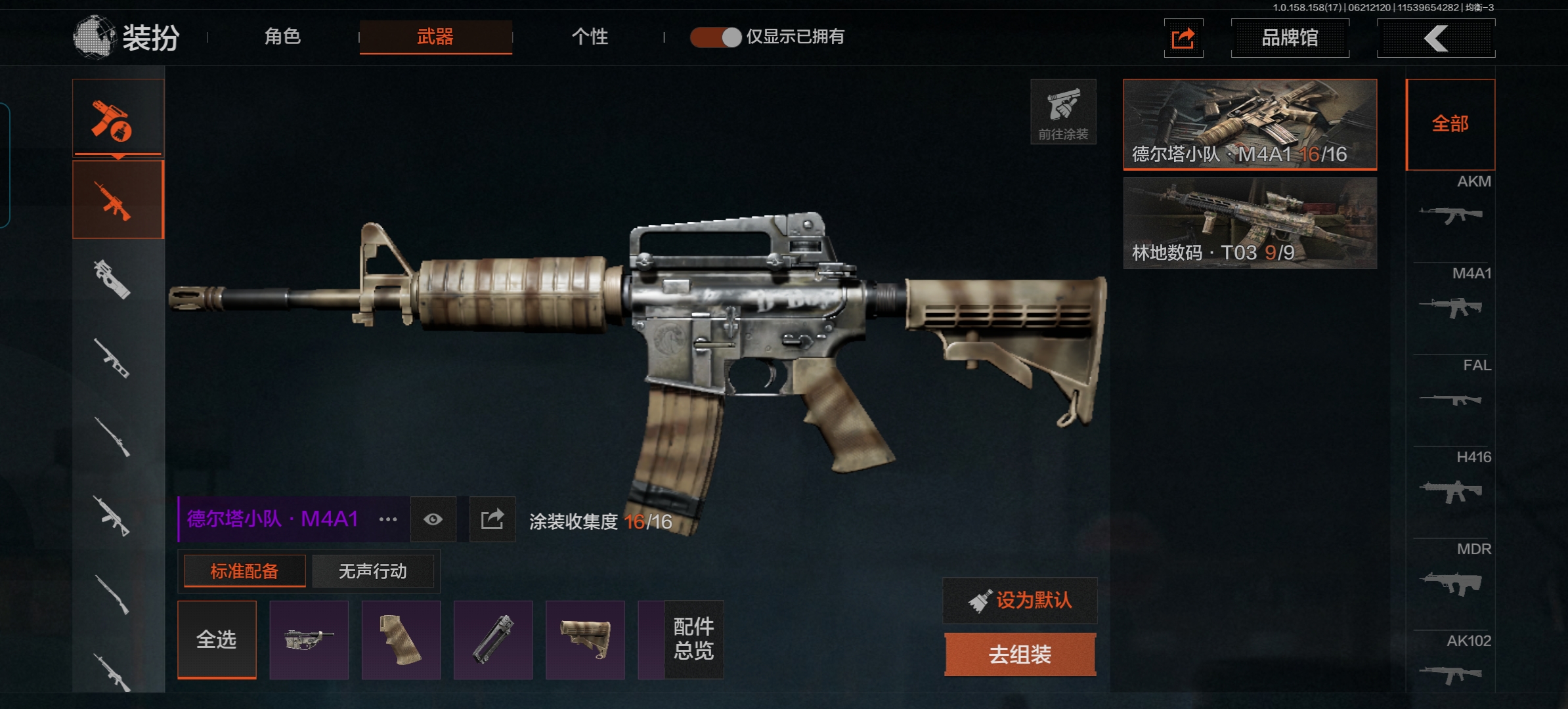Switch to the 角色 tab
The image size is (1568, 709).
tap(282, 37)
